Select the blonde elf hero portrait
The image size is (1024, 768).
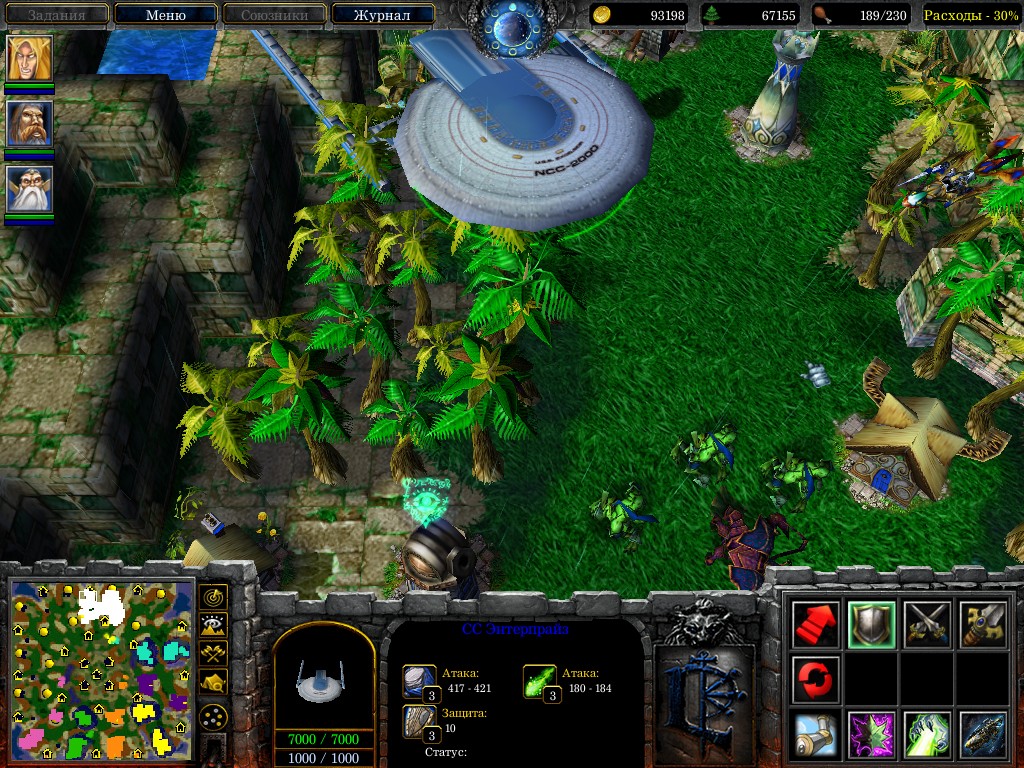[30, 59]
